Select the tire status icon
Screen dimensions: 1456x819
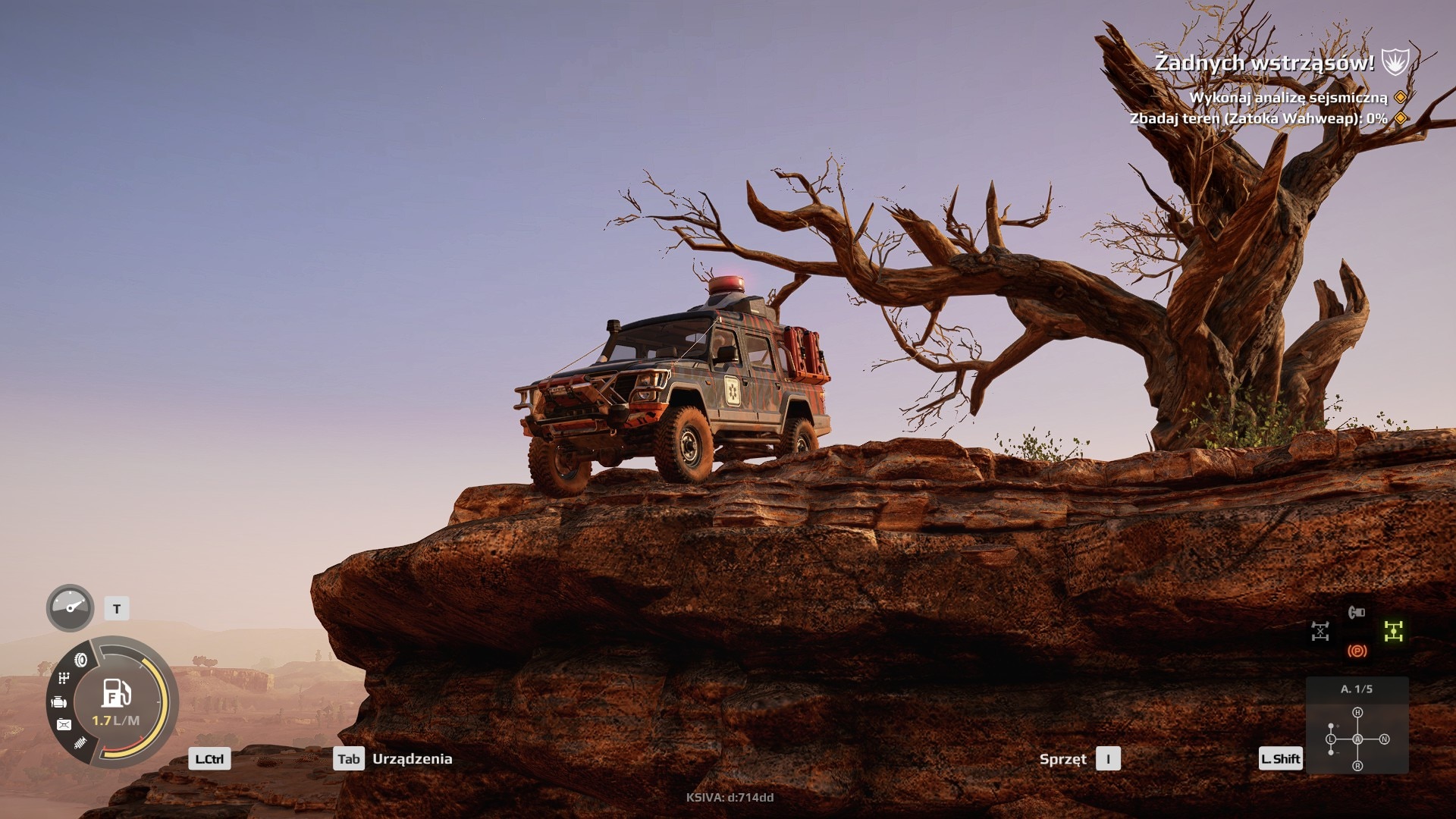coord(81,660)
